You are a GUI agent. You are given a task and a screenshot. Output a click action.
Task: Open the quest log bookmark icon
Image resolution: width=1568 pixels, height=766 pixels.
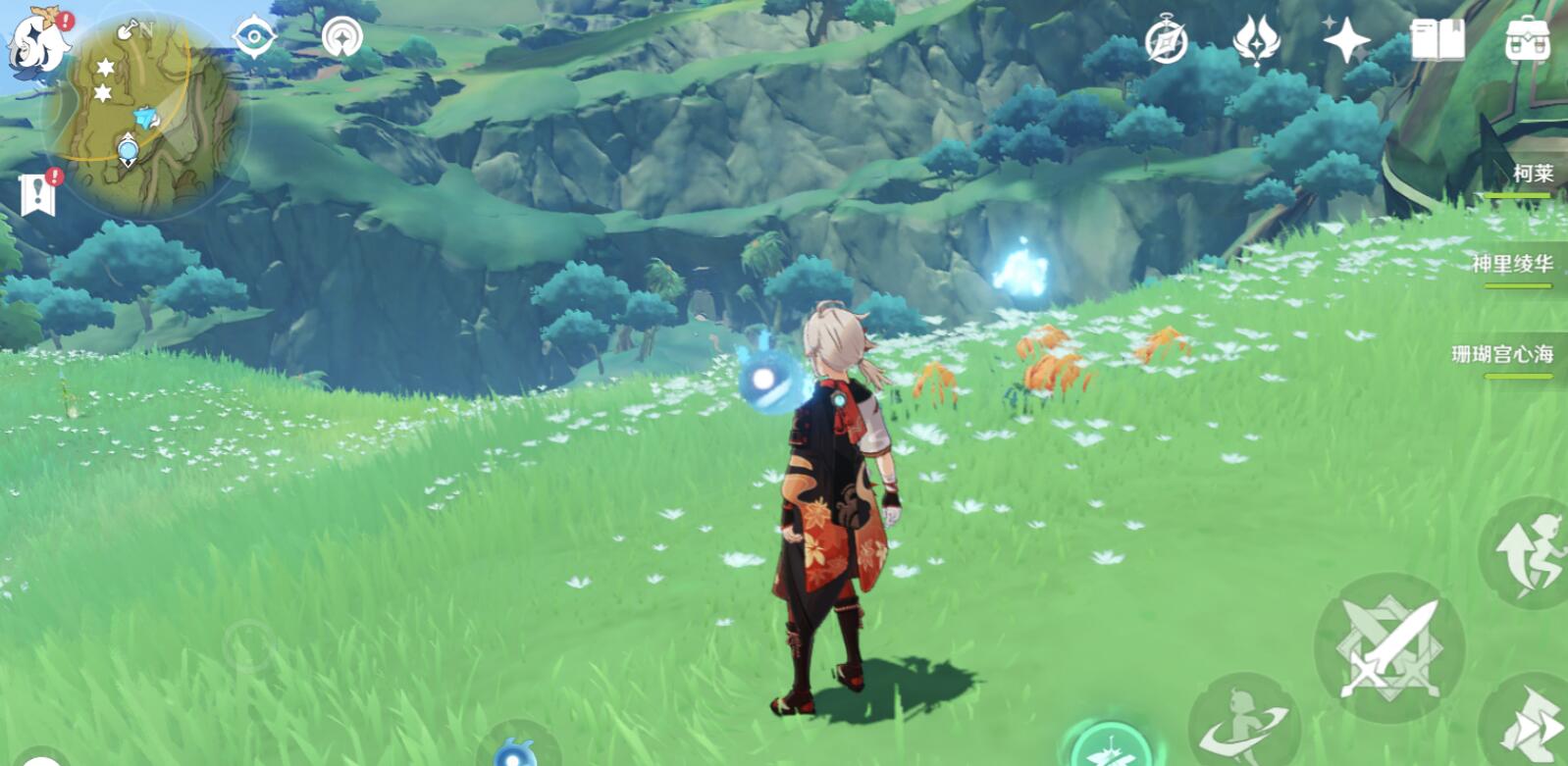tap(37, 194)
